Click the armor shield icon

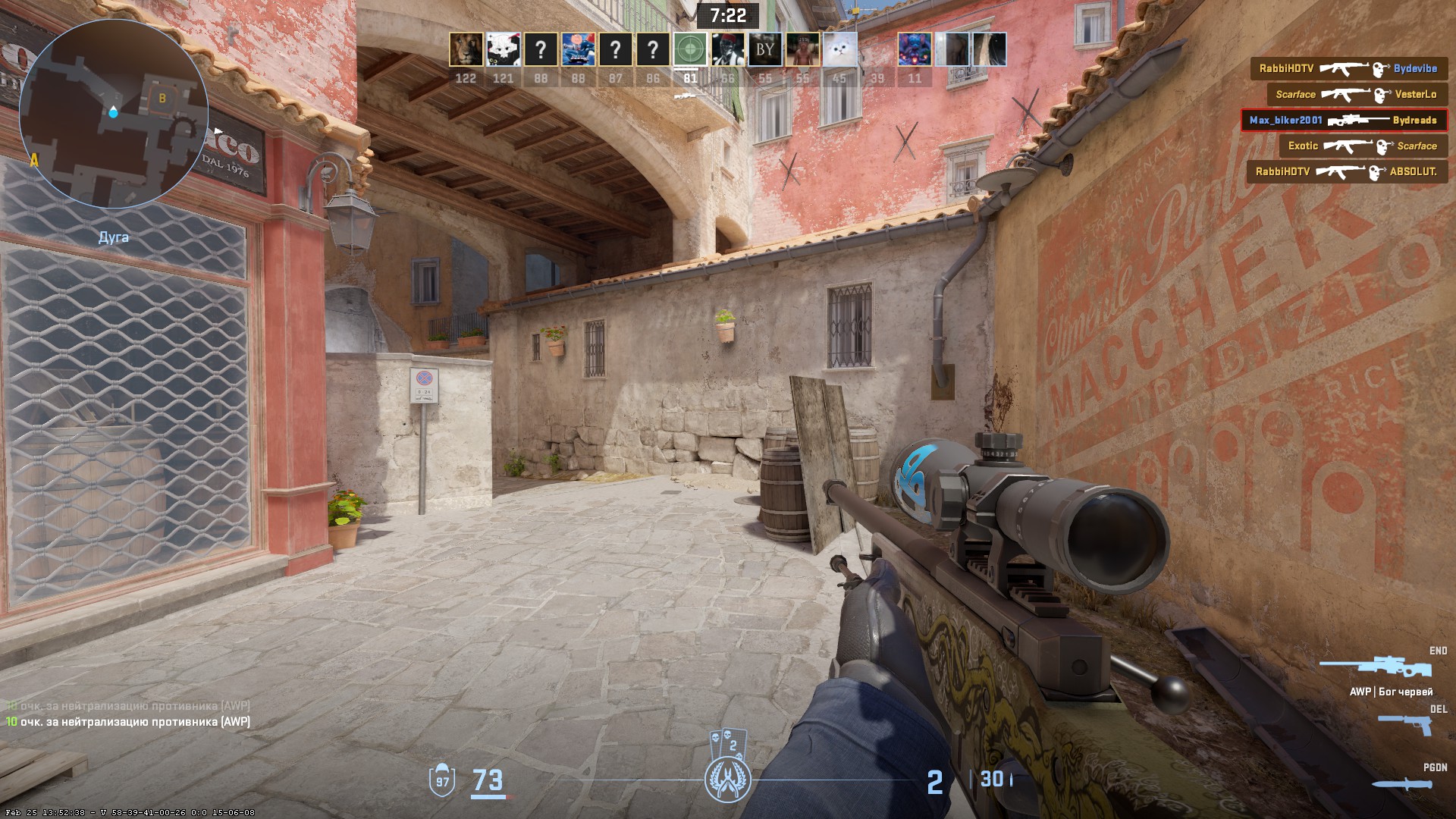click(x=442, y=781)
